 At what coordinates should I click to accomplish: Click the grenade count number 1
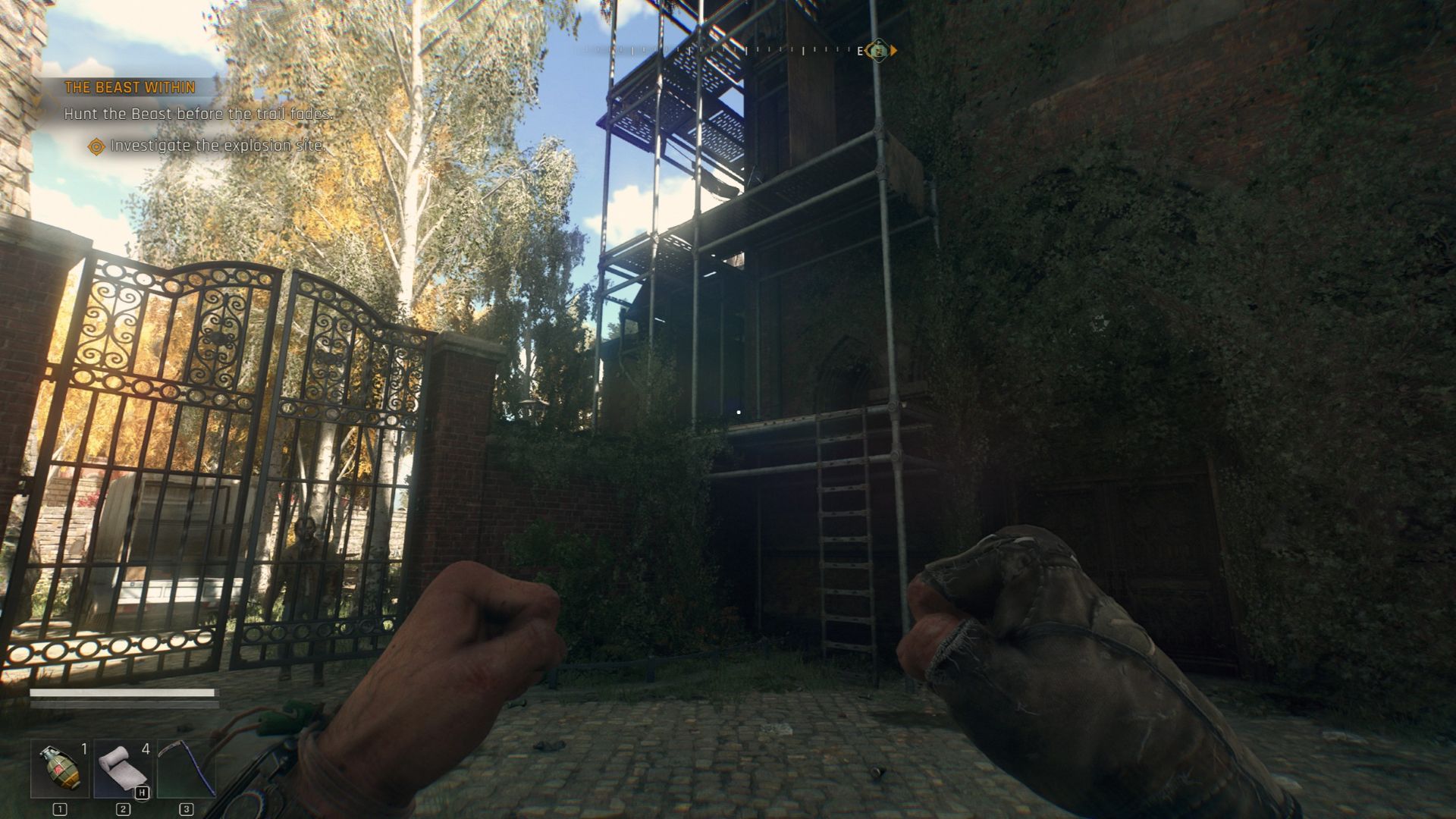tap(84, 749)
